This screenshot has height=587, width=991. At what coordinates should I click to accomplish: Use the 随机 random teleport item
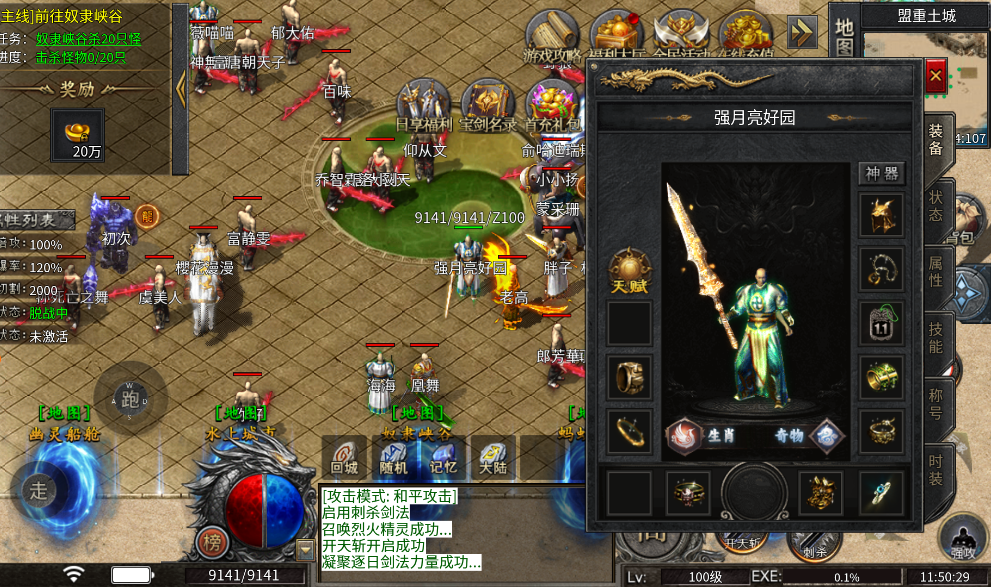pos(394,458)
